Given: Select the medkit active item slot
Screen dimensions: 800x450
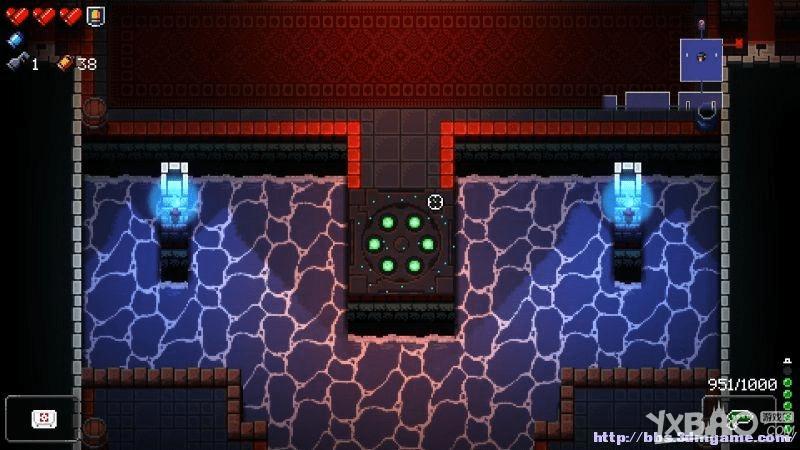Looking at the screenshot, I should 42,416.
